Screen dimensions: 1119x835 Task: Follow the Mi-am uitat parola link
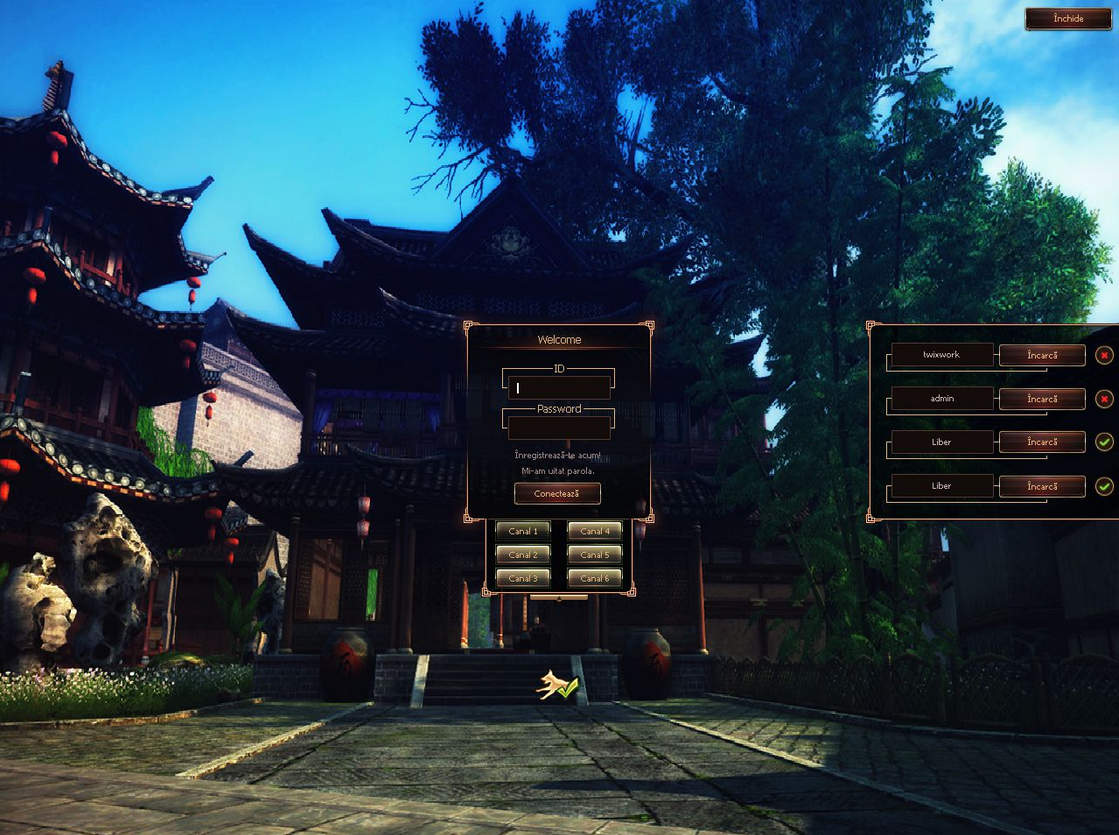558,470
